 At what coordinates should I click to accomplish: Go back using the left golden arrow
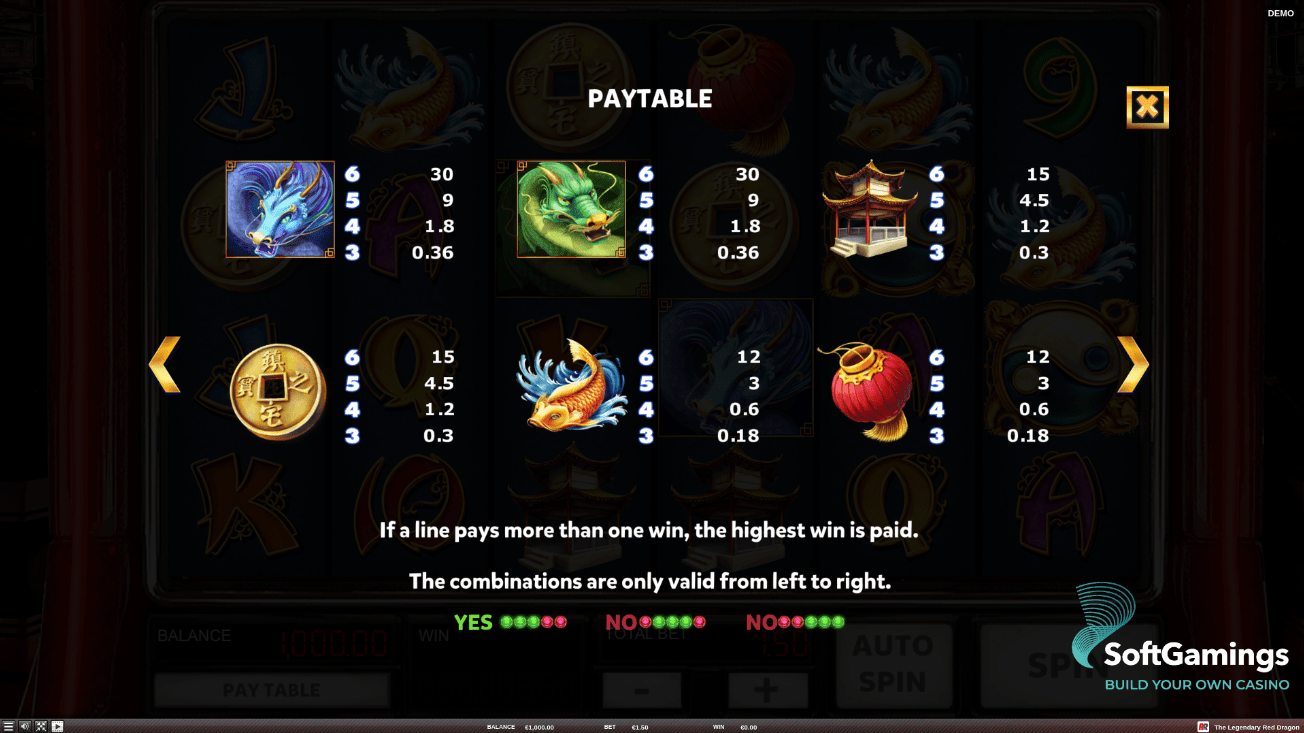[166, 363]
